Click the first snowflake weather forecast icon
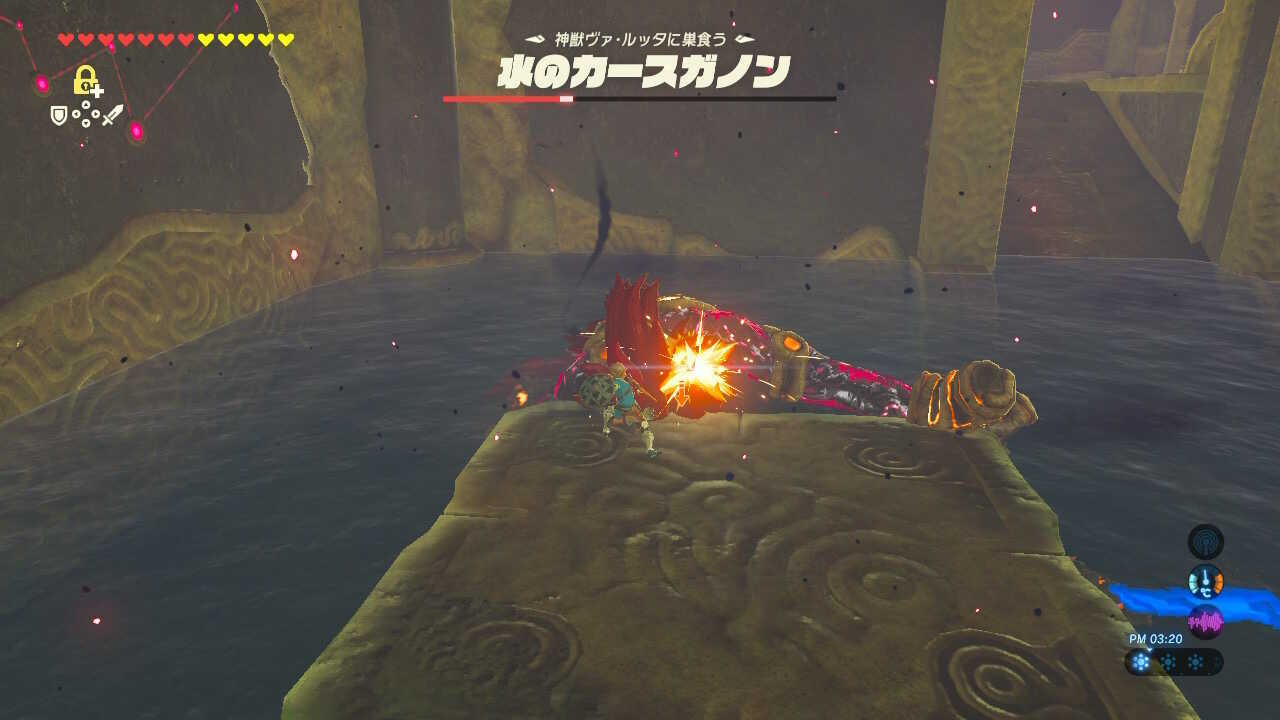This screenshot has width=1280, height=720. coord(1142,661)
